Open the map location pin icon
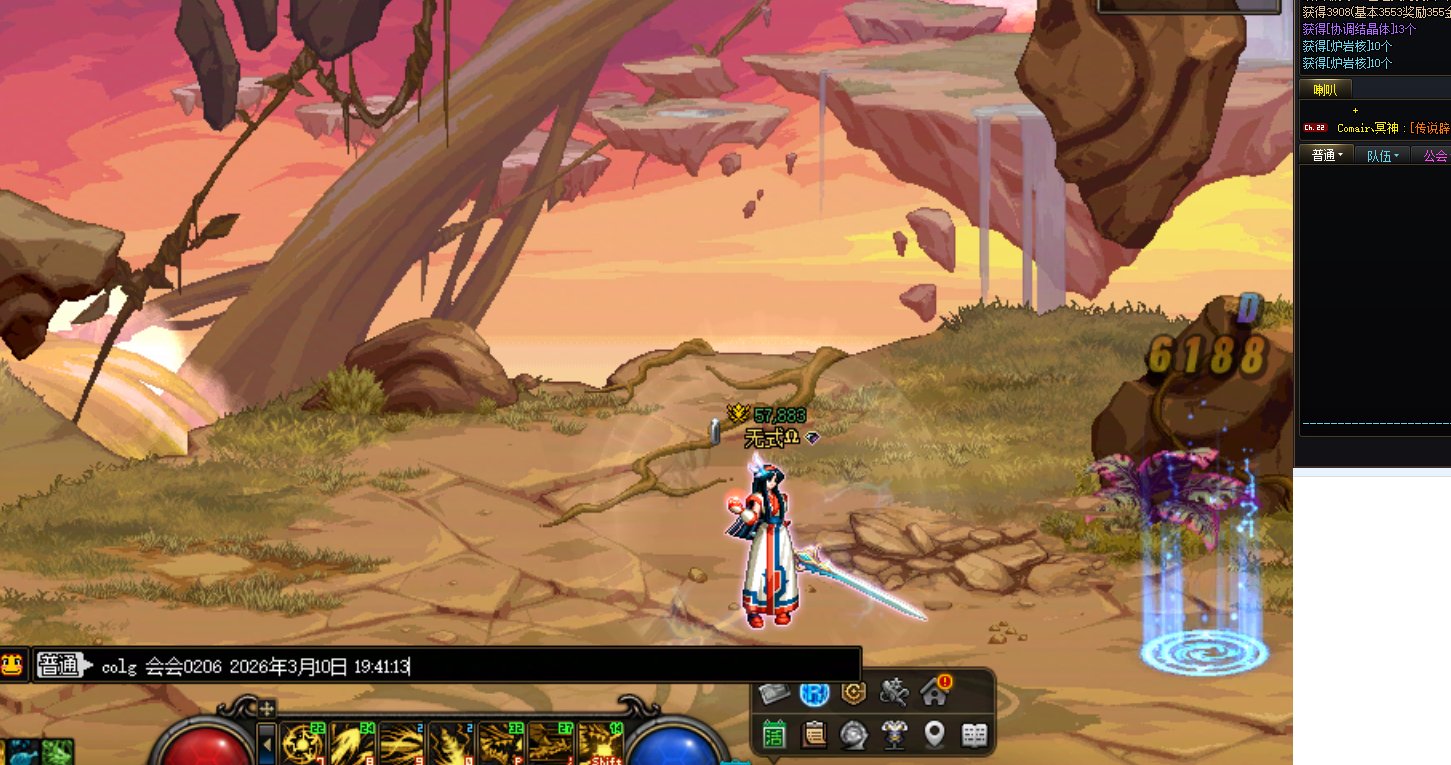1451x765 pixels. pyautogui.click(x=934, y=735)
